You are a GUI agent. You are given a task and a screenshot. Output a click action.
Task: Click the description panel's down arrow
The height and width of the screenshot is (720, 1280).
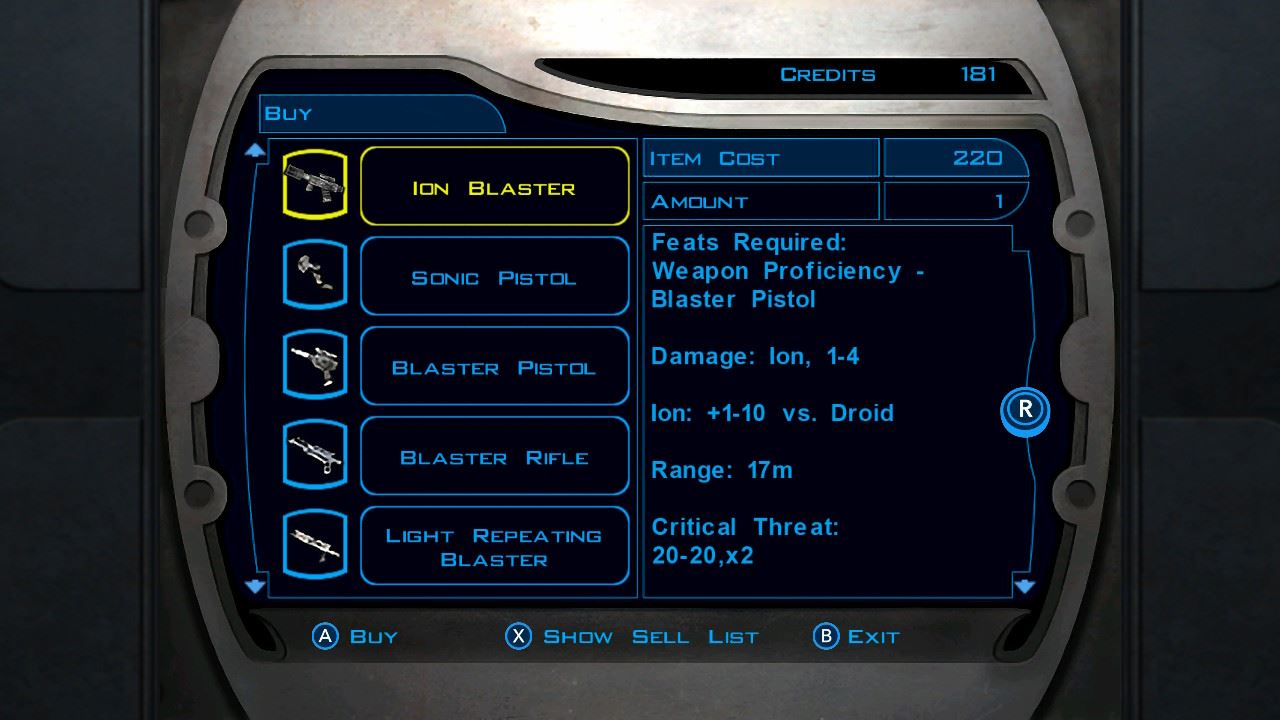[1024, 586]
